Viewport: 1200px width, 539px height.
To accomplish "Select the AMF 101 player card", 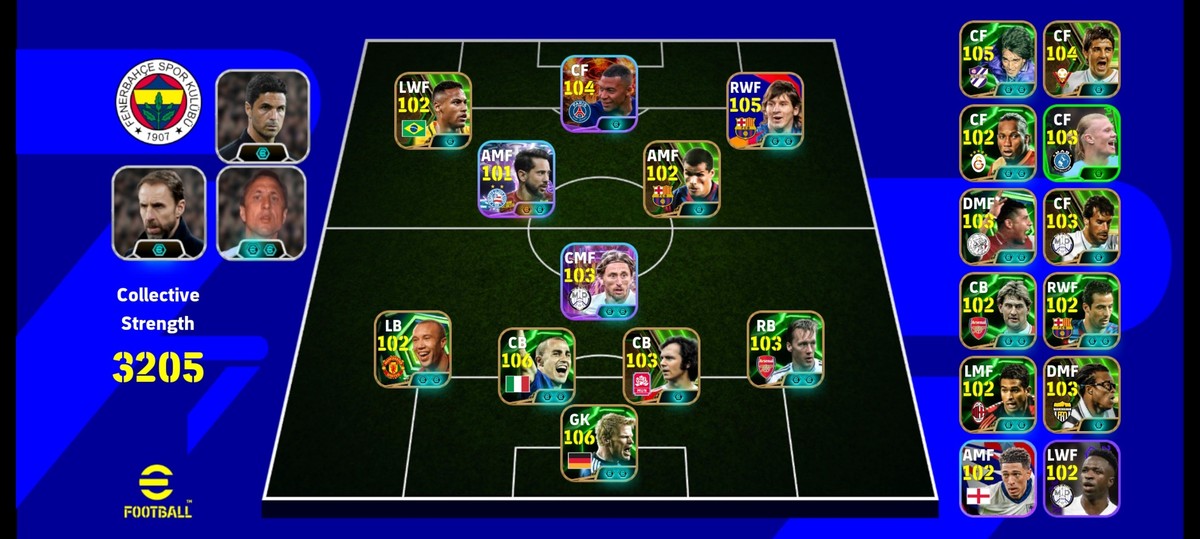I will click(516, 179).
